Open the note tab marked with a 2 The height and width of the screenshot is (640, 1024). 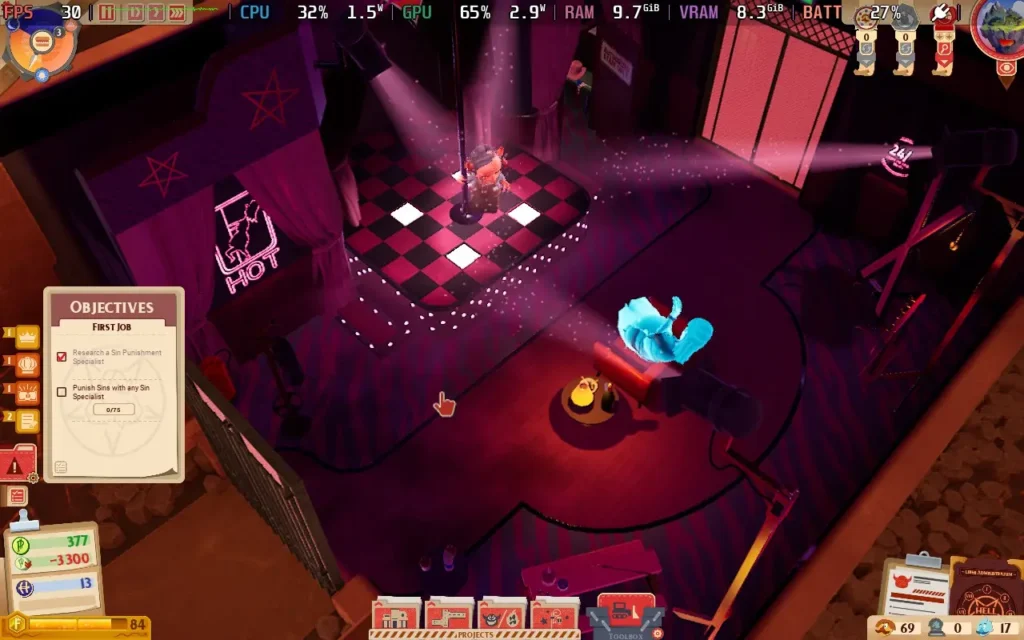pyautogui.click(x=27, y=421)
